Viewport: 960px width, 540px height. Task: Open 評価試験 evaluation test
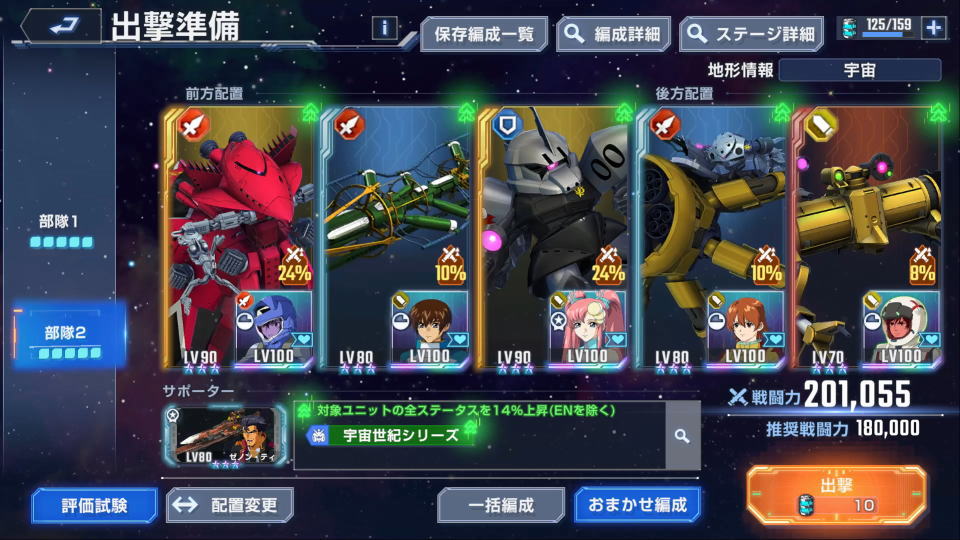tap(94, 505)
